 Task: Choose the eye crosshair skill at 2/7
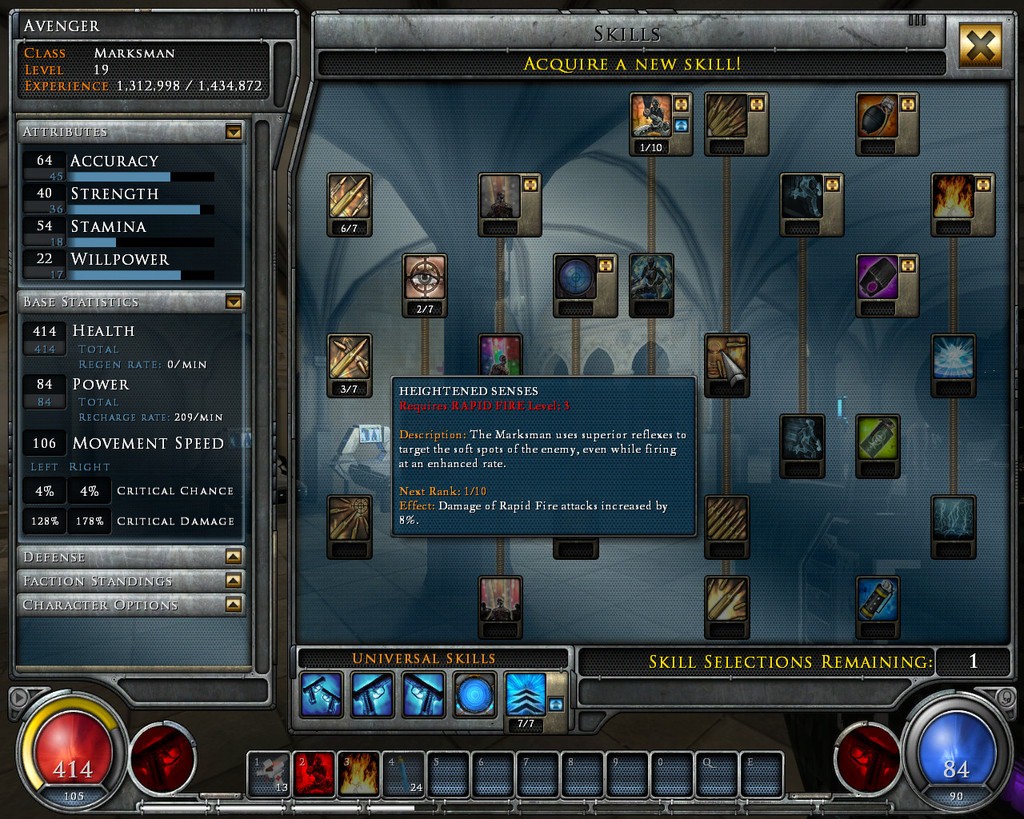tap(425, 277)
